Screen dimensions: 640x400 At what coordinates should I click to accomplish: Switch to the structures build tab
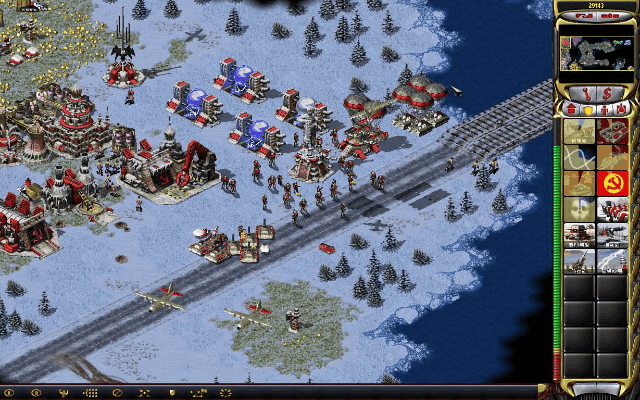coord(571,108)
